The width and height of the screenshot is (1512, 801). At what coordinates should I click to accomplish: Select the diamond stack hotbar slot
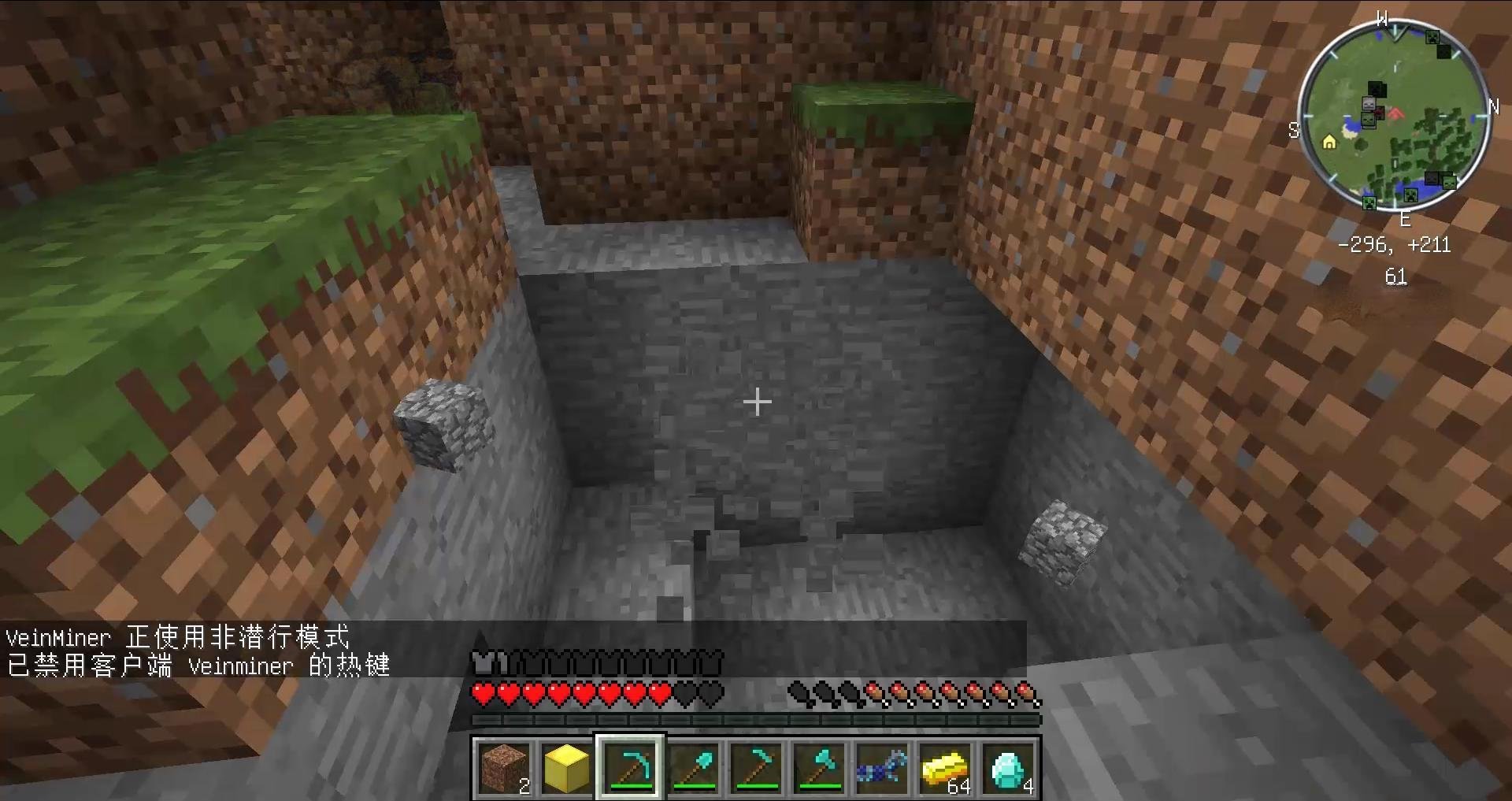tap(1009, 768)
